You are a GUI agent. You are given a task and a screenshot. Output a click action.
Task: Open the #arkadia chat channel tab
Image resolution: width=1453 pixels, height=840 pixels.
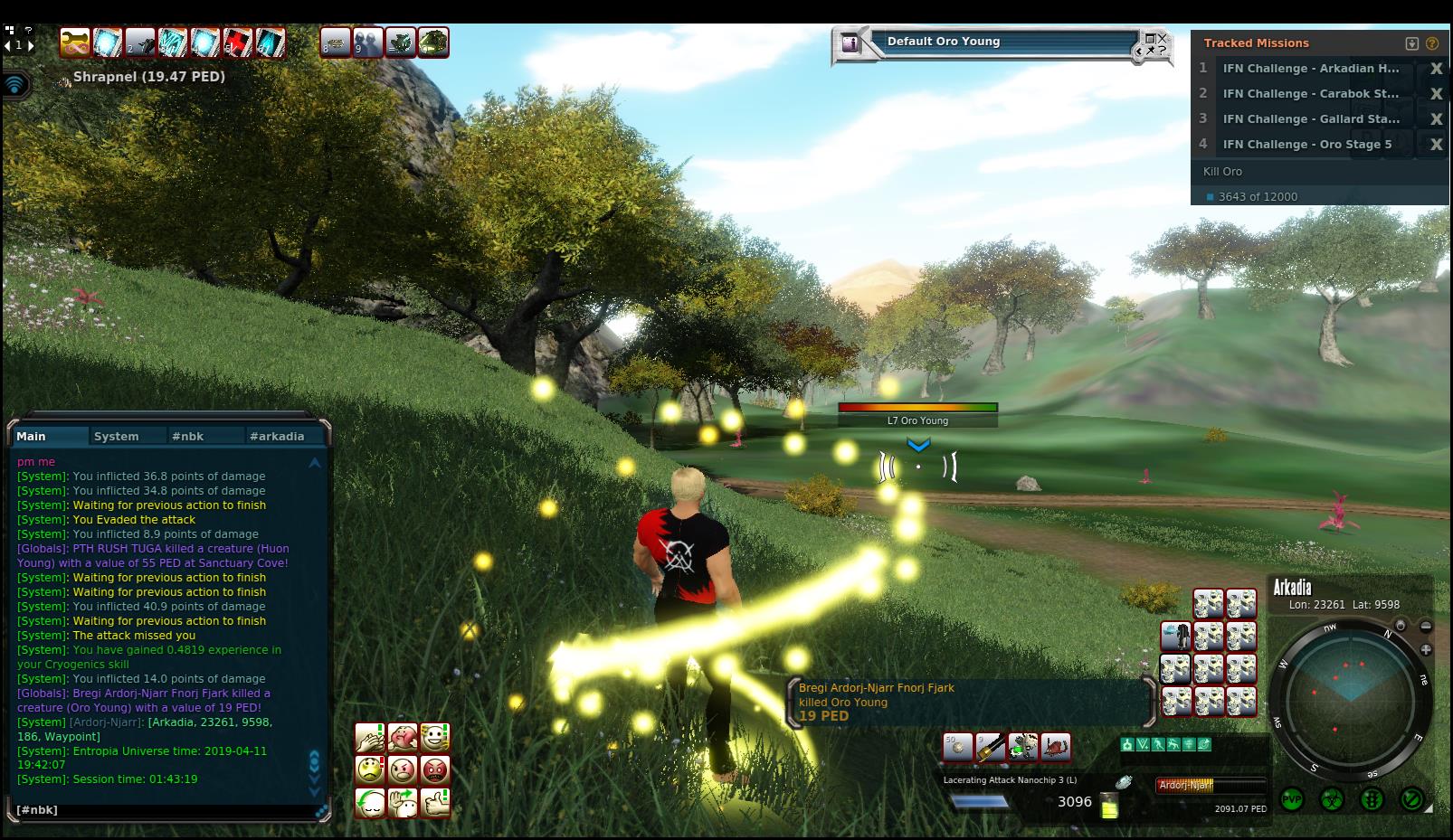tap(277, 436)
